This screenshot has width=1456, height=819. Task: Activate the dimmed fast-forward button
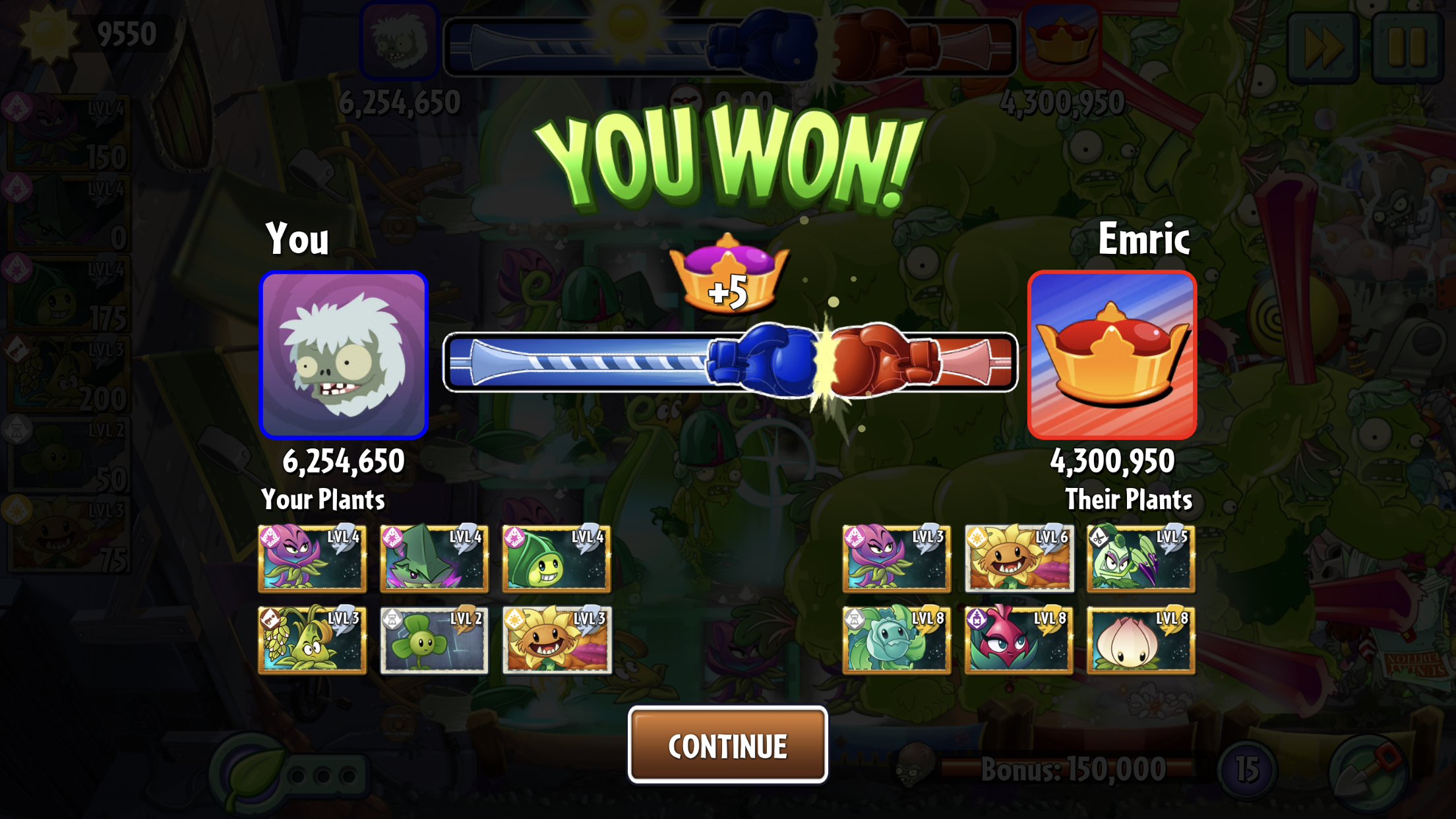coord(1323,46)
